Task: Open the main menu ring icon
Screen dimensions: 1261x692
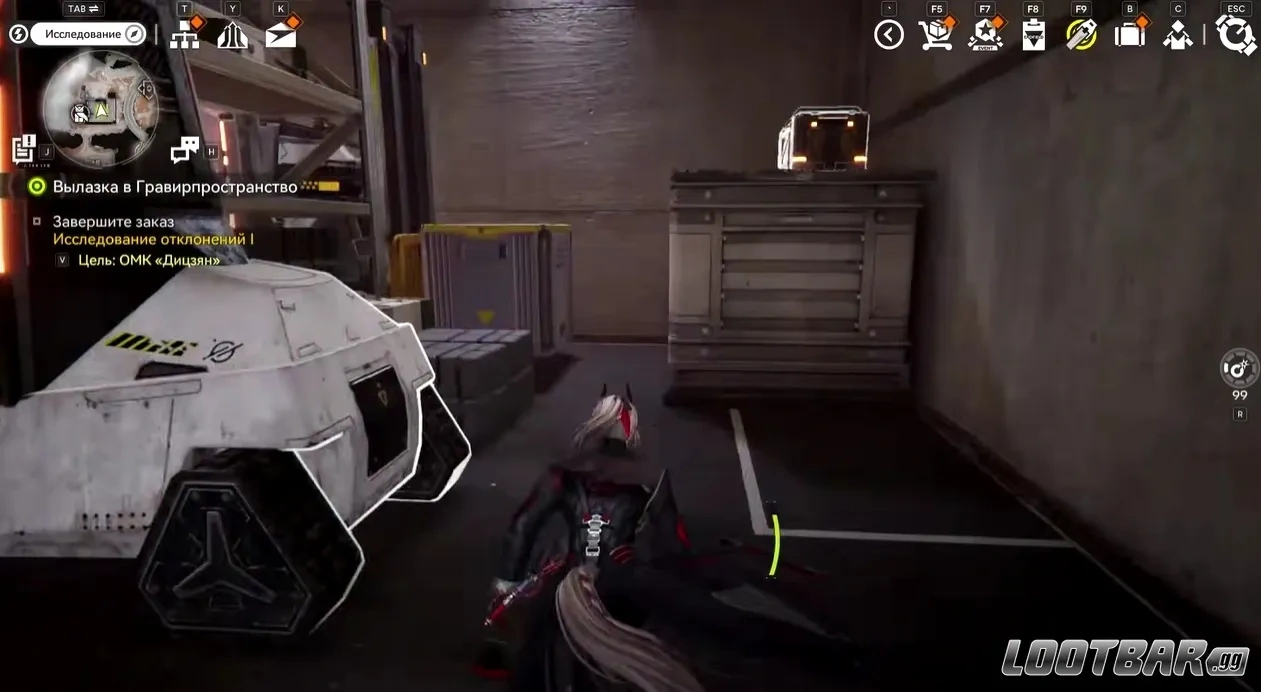Action: 1236,35
